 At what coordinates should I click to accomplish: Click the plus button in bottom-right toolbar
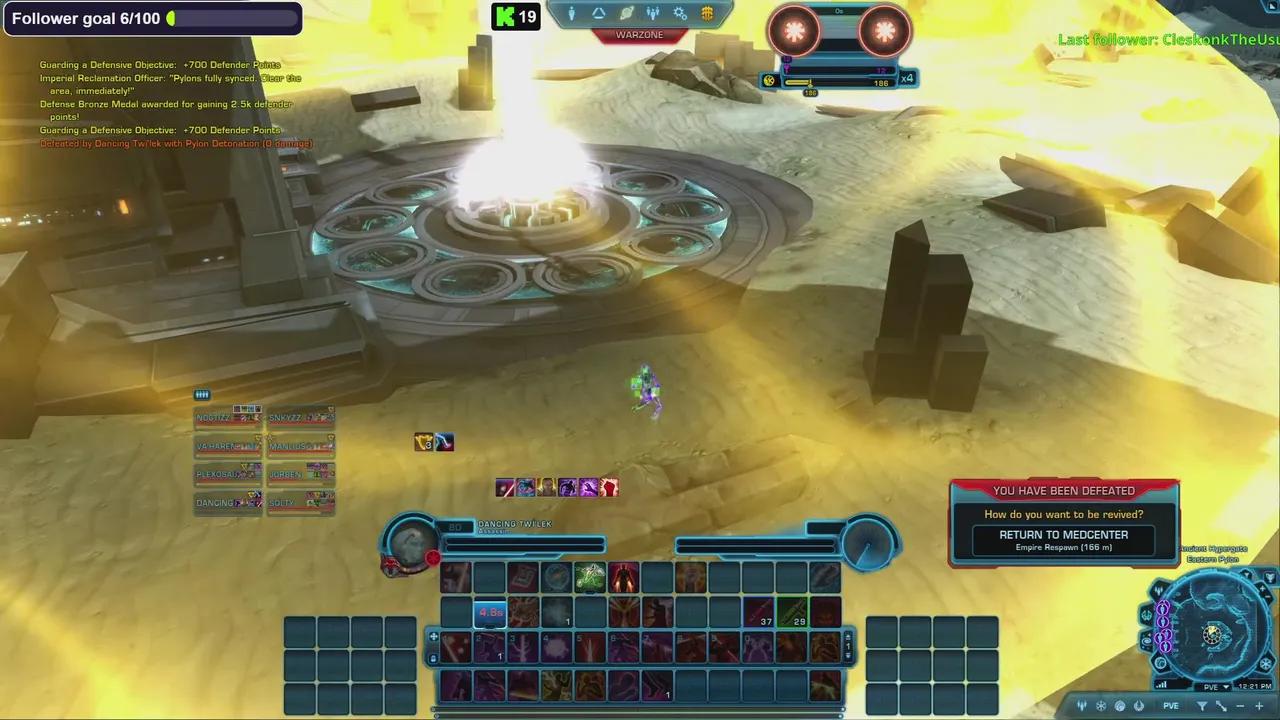[x=1259, y=706]
